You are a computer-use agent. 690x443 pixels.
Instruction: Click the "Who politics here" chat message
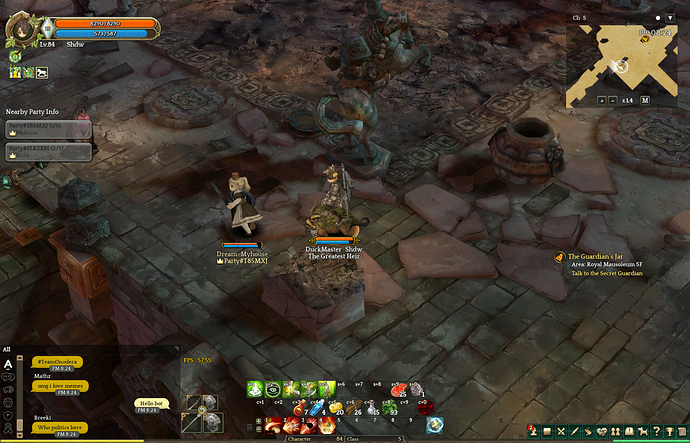[x=59, y=428]
